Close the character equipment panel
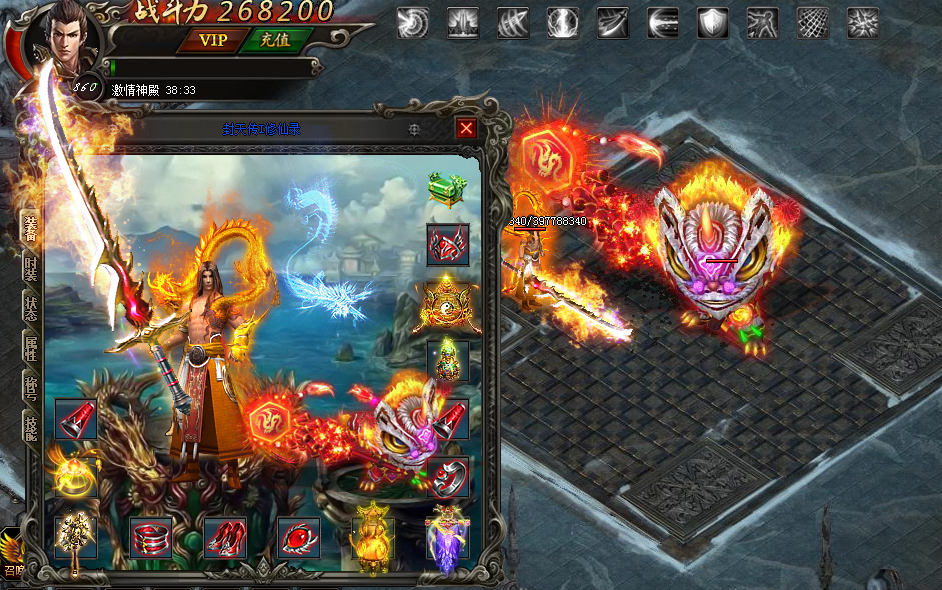This screenshot has height=590, width=942. [x=466, y=128]
